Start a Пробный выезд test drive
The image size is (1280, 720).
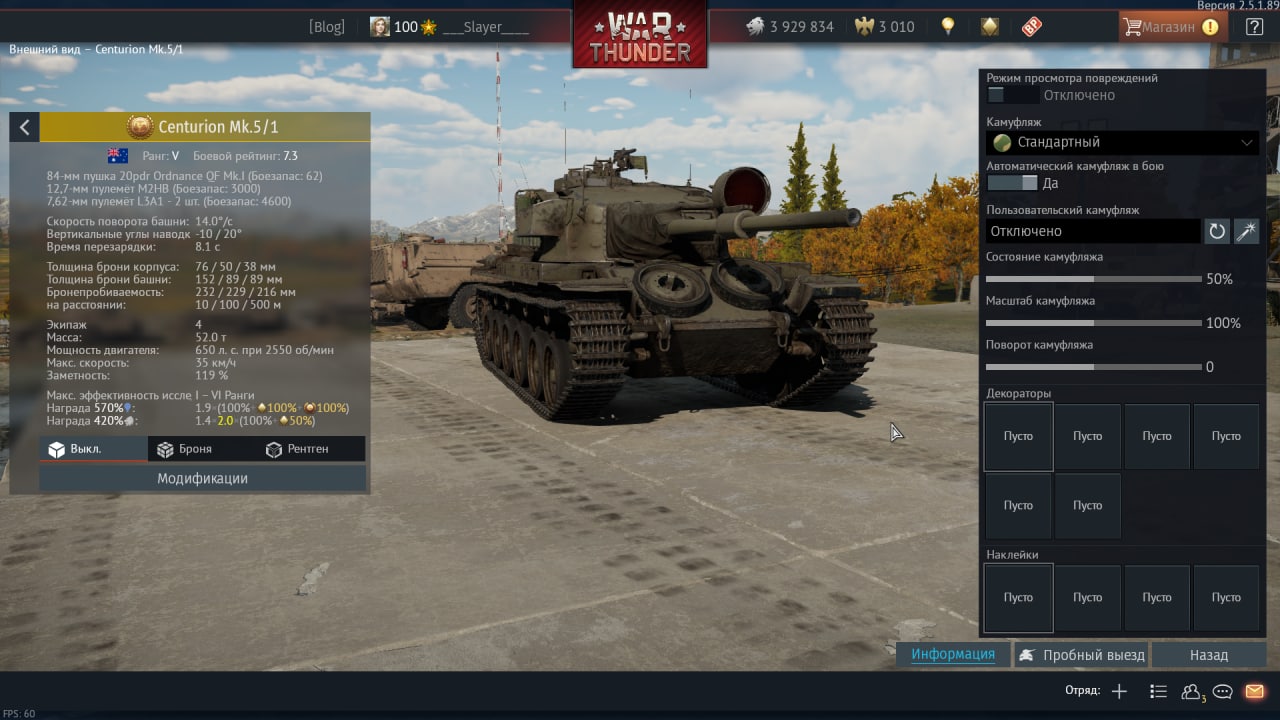point(1081,655)
